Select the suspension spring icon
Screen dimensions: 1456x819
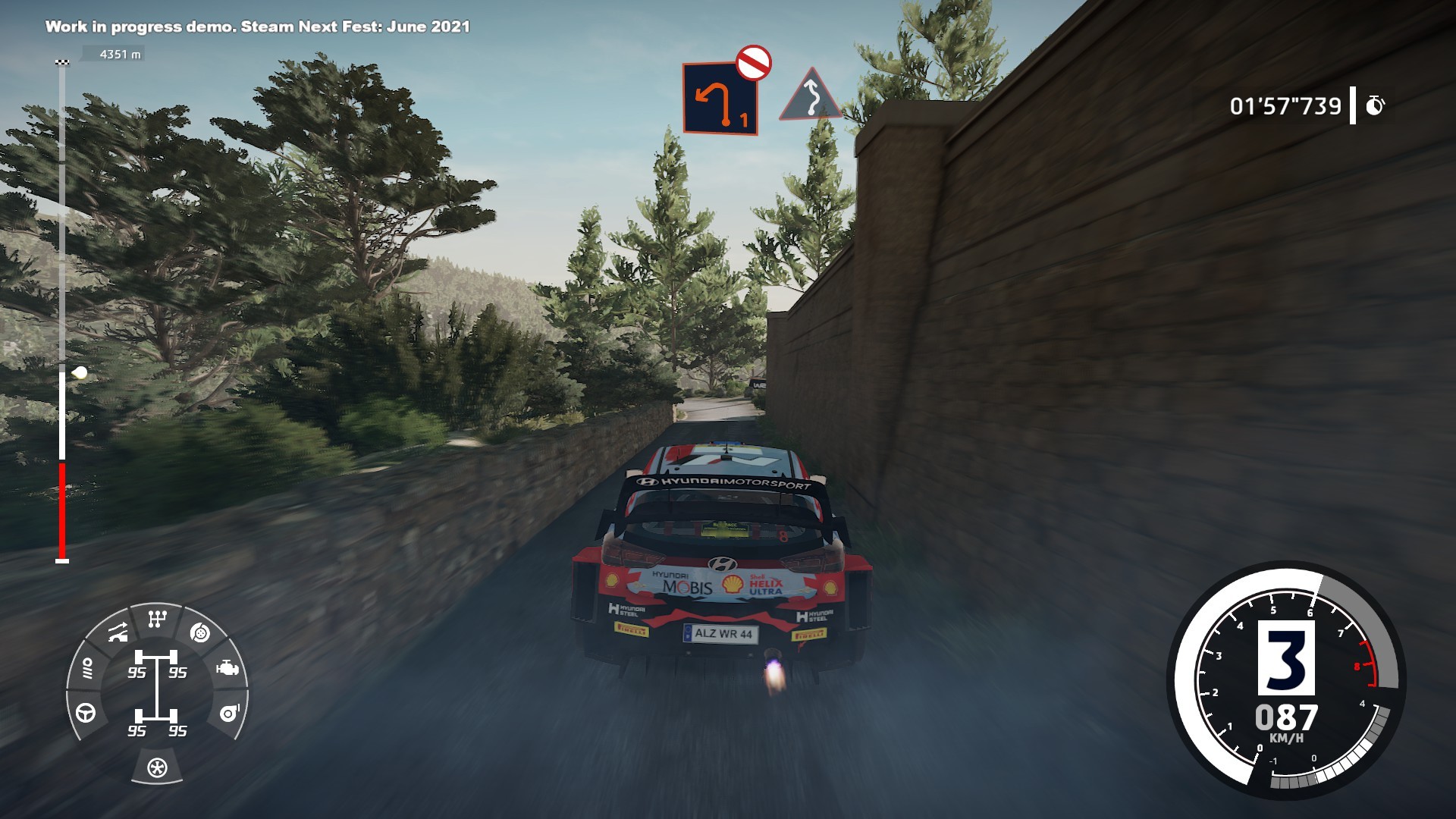[x=86, y=668]
